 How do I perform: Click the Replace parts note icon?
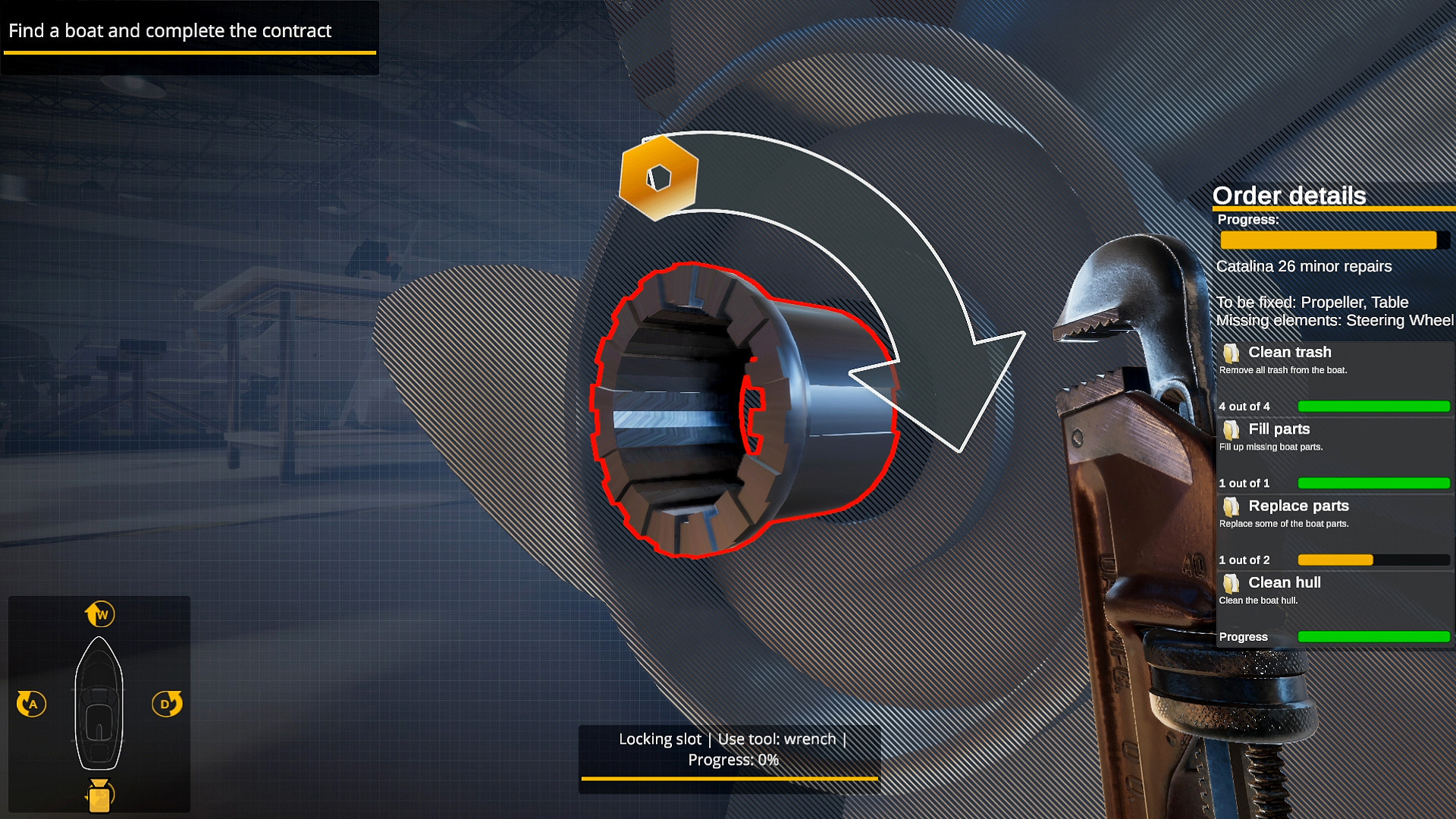coord(1232,507)
